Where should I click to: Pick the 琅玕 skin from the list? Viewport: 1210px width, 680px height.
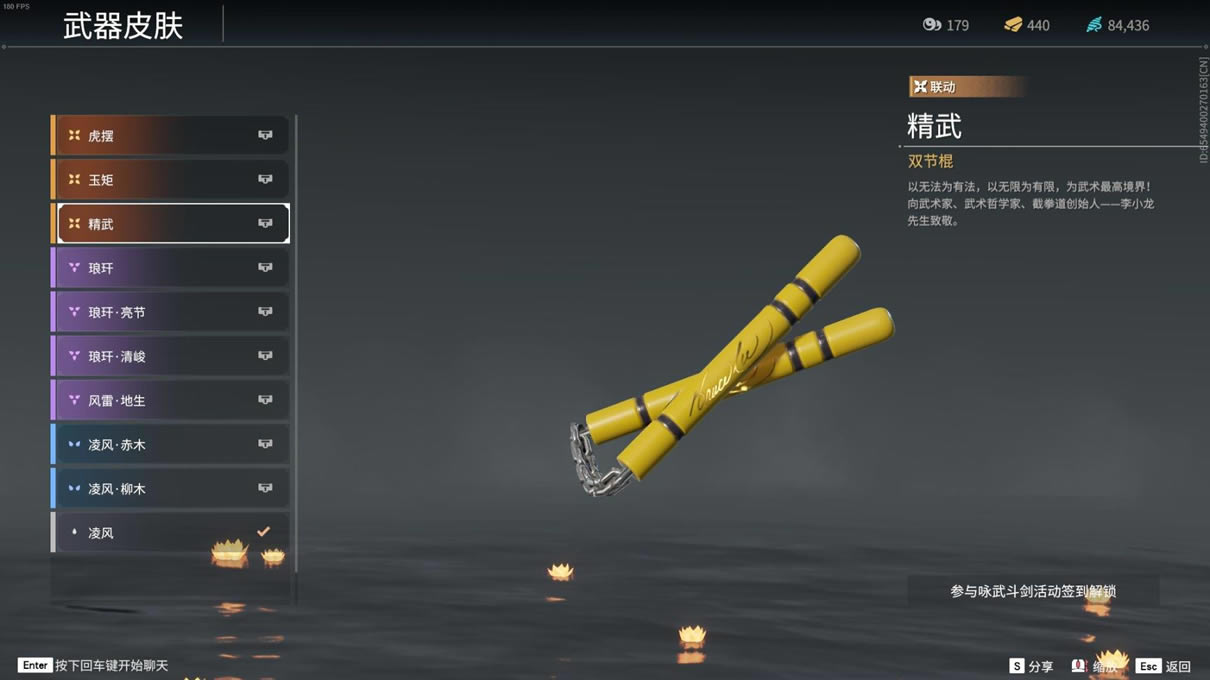[172, 268]
